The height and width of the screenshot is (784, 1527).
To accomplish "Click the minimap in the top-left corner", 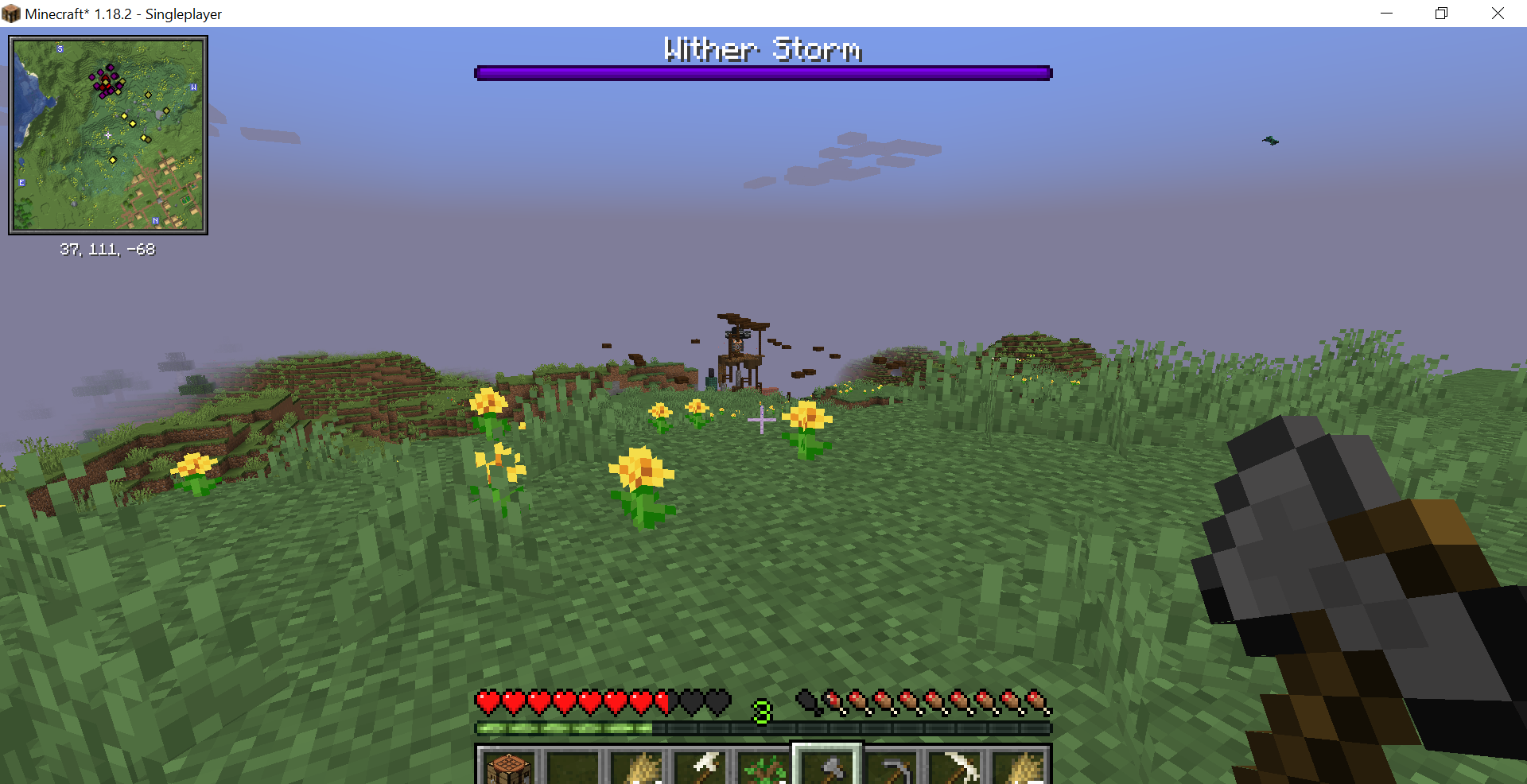I will tap(107, 134).
